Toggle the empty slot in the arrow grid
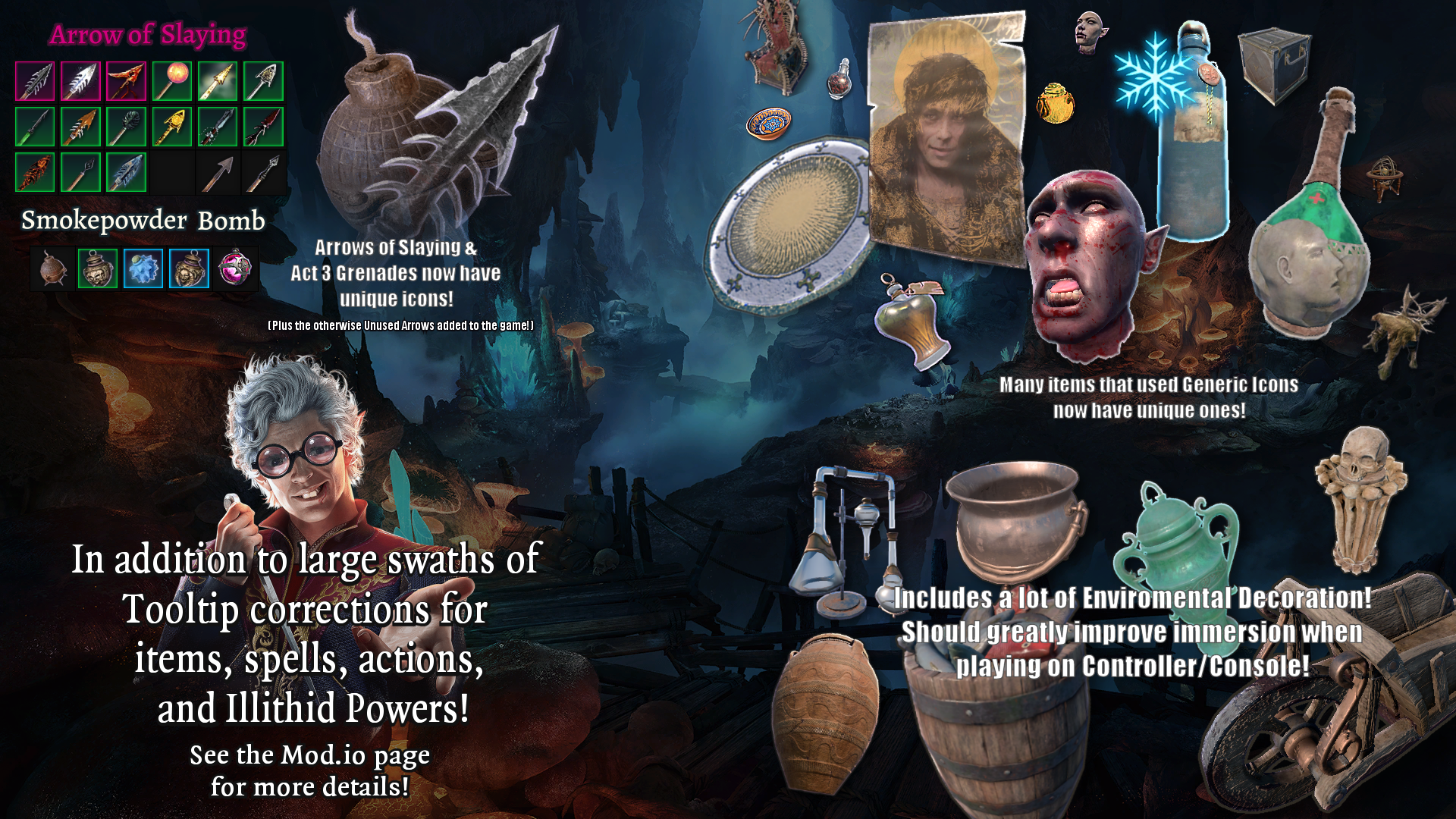The height and width of the screenshot is (819, 1456). pos(172,172)
